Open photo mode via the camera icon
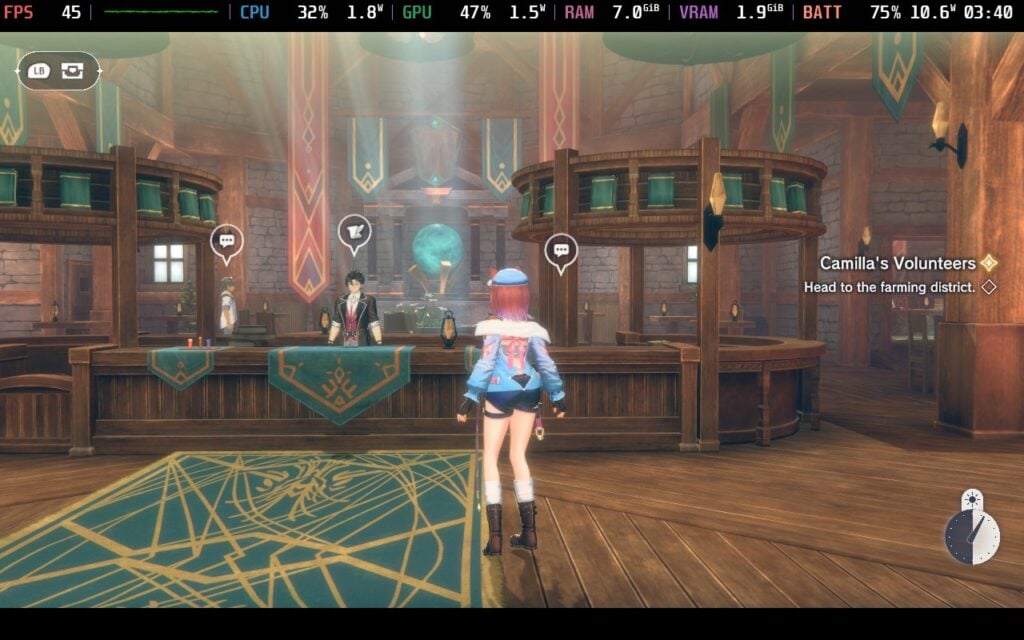Viewport: 1024px width, 640px height. tap(72, 71)
